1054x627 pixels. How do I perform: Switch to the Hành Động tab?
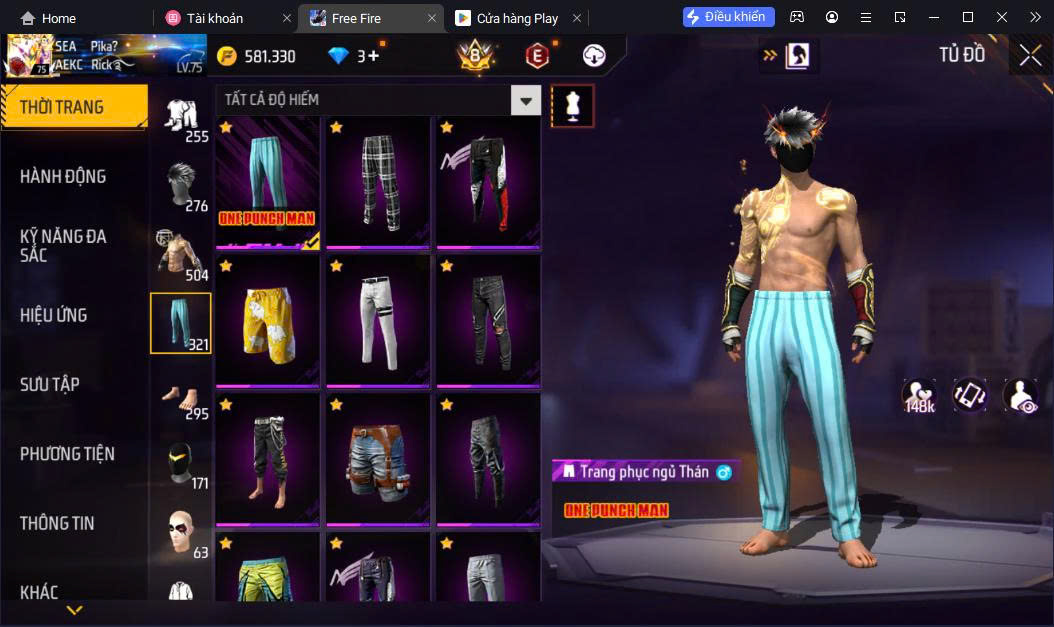click(x=63, y=177)
